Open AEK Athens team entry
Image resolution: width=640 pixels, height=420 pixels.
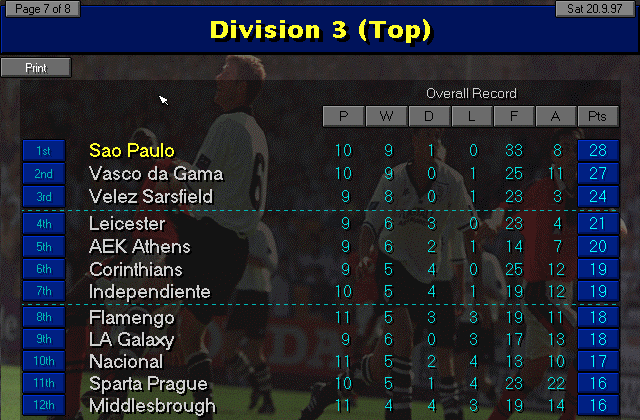[139, 246]
